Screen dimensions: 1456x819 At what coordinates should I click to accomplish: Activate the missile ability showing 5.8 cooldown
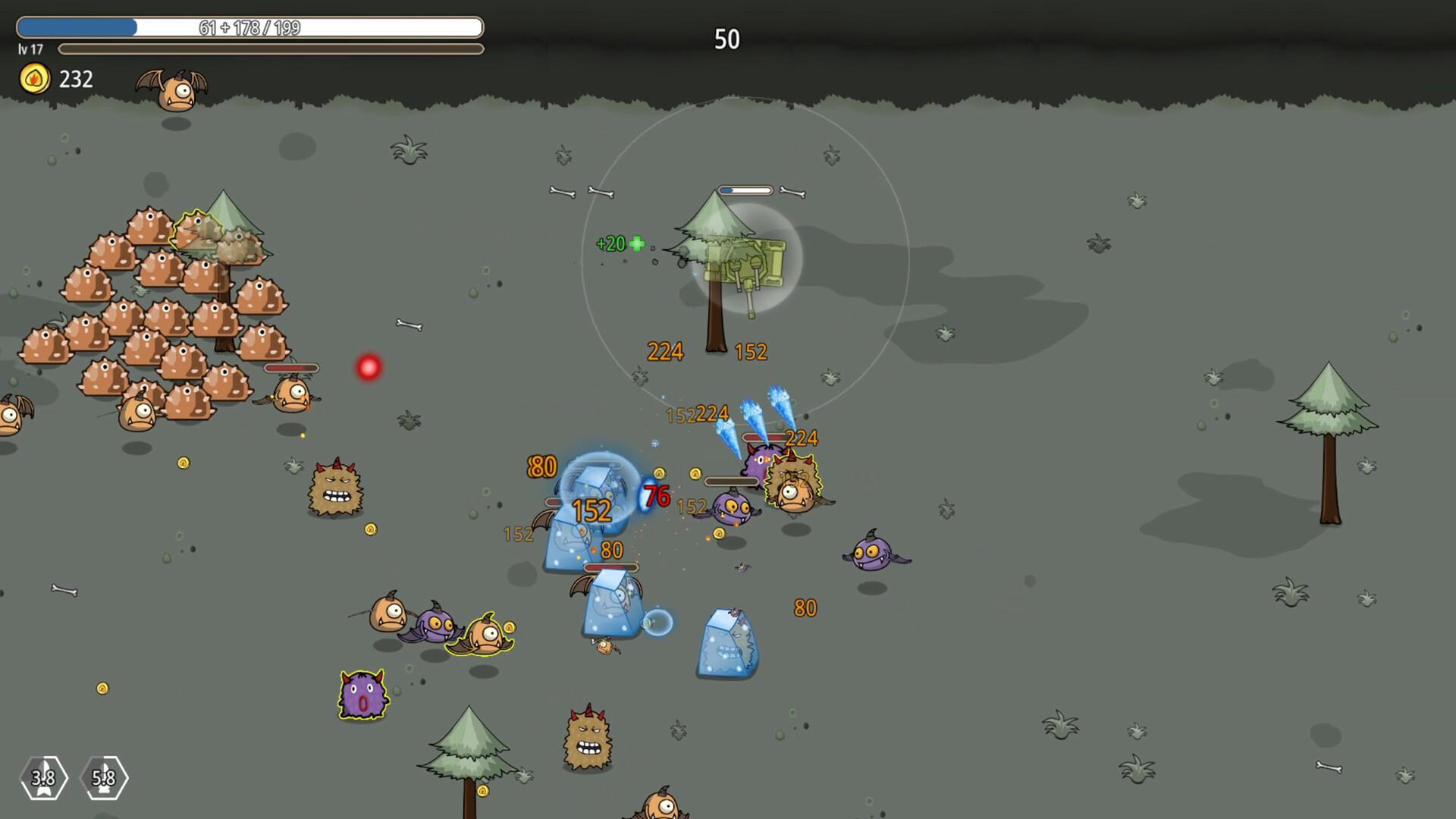click(x=104, y=777)
